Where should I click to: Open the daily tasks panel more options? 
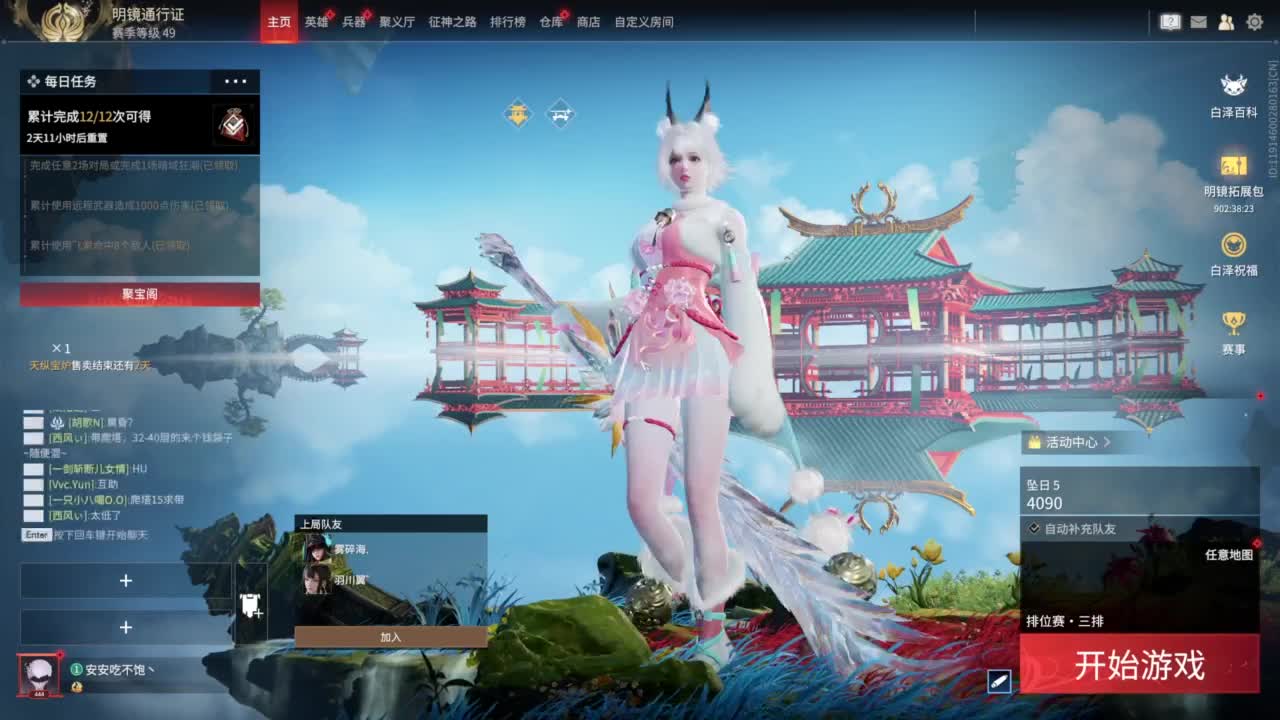pos(236,81)
